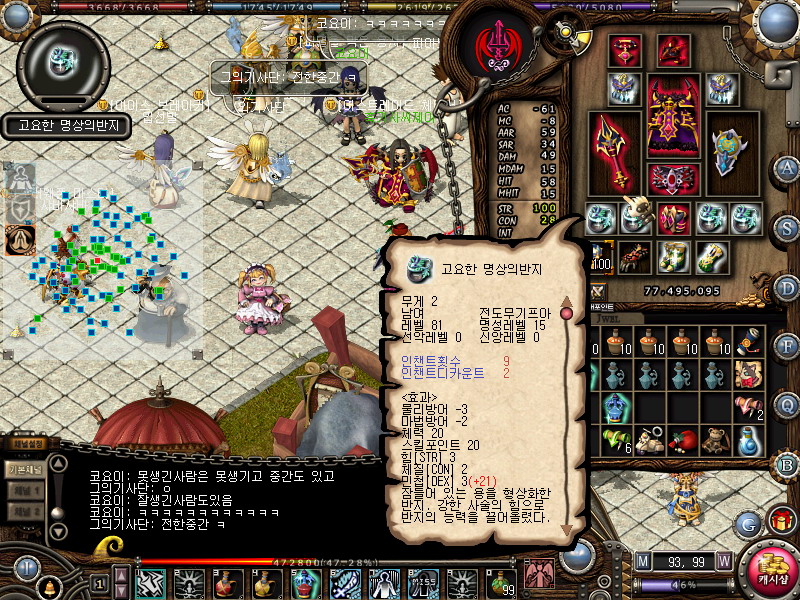
Task: Select the teddy bear item in the bag
Action: [716, 441]
